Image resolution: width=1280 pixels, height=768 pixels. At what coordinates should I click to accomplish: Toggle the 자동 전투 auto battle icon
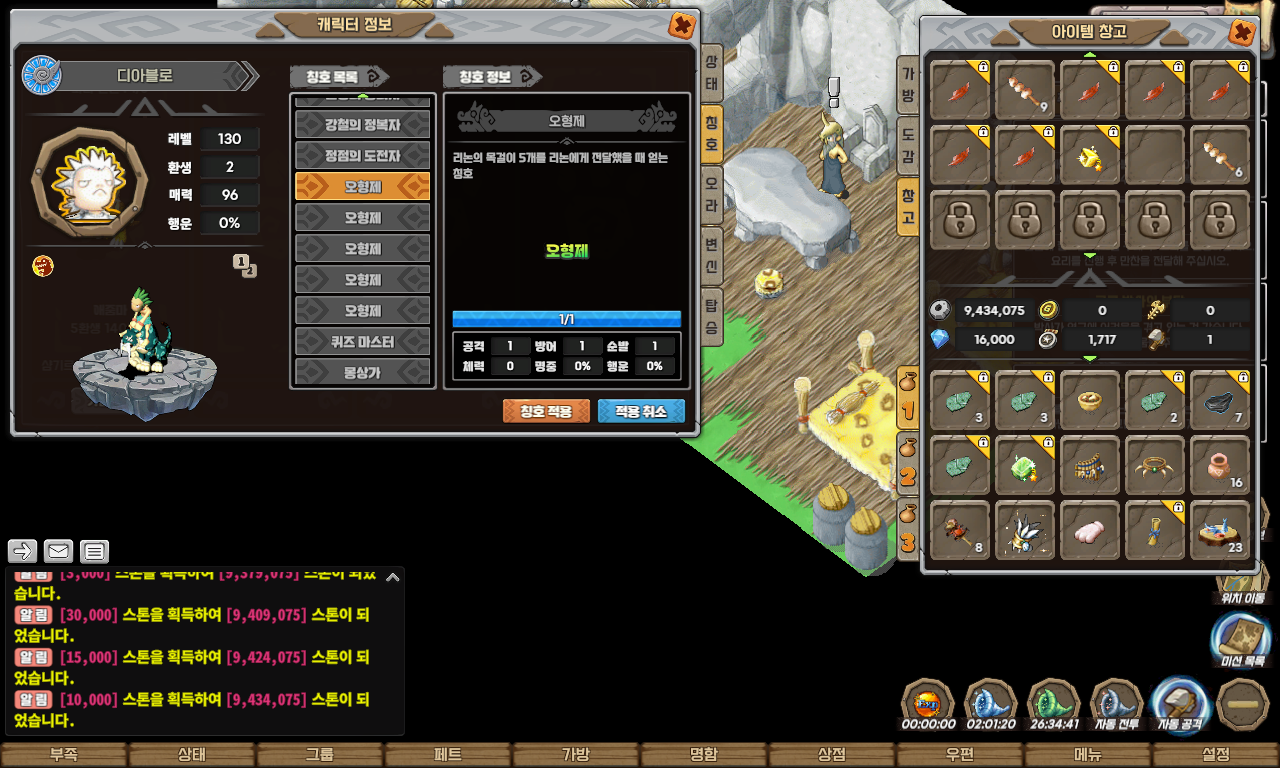click(x=1117, y=706)
